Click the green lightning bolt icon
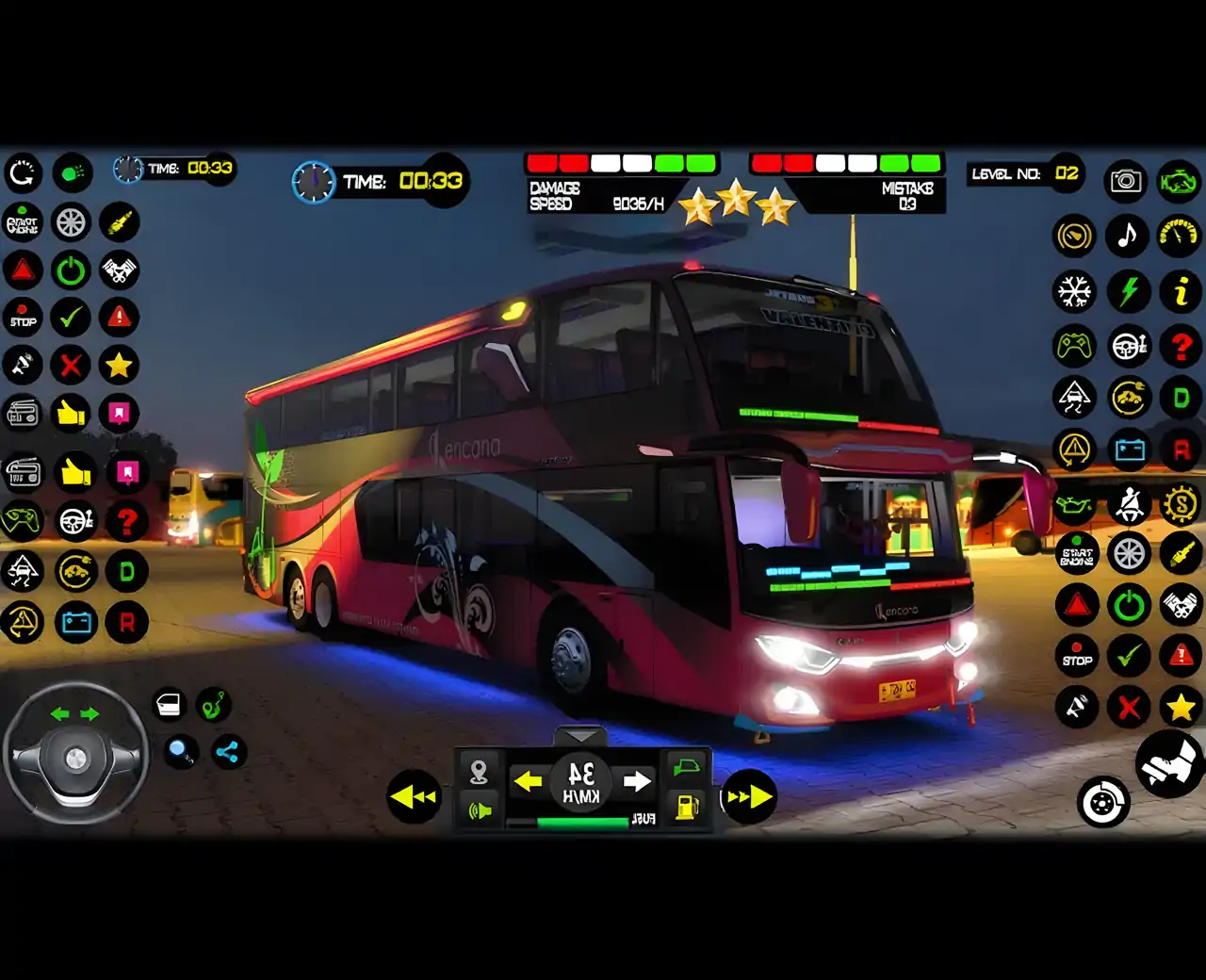The width and height of the screenshot is (1206, 980). pyautogui.click(x=1128, y=291)
